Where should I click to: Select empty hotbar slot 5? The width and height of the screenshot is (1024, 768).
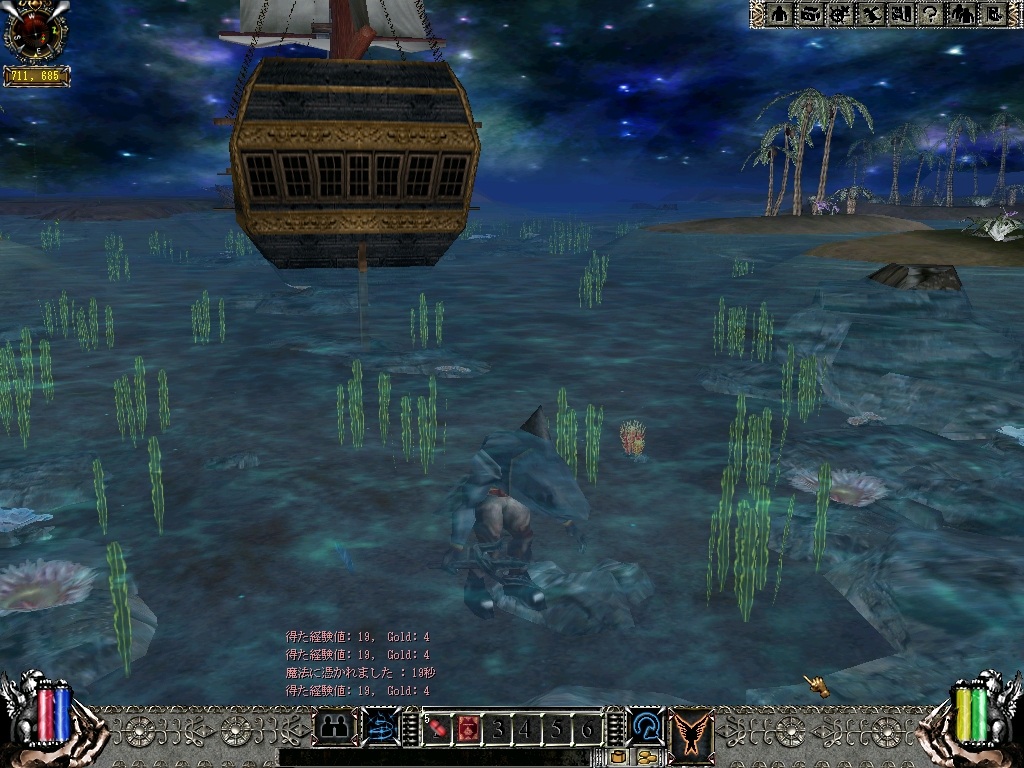[x=556, y=730]
